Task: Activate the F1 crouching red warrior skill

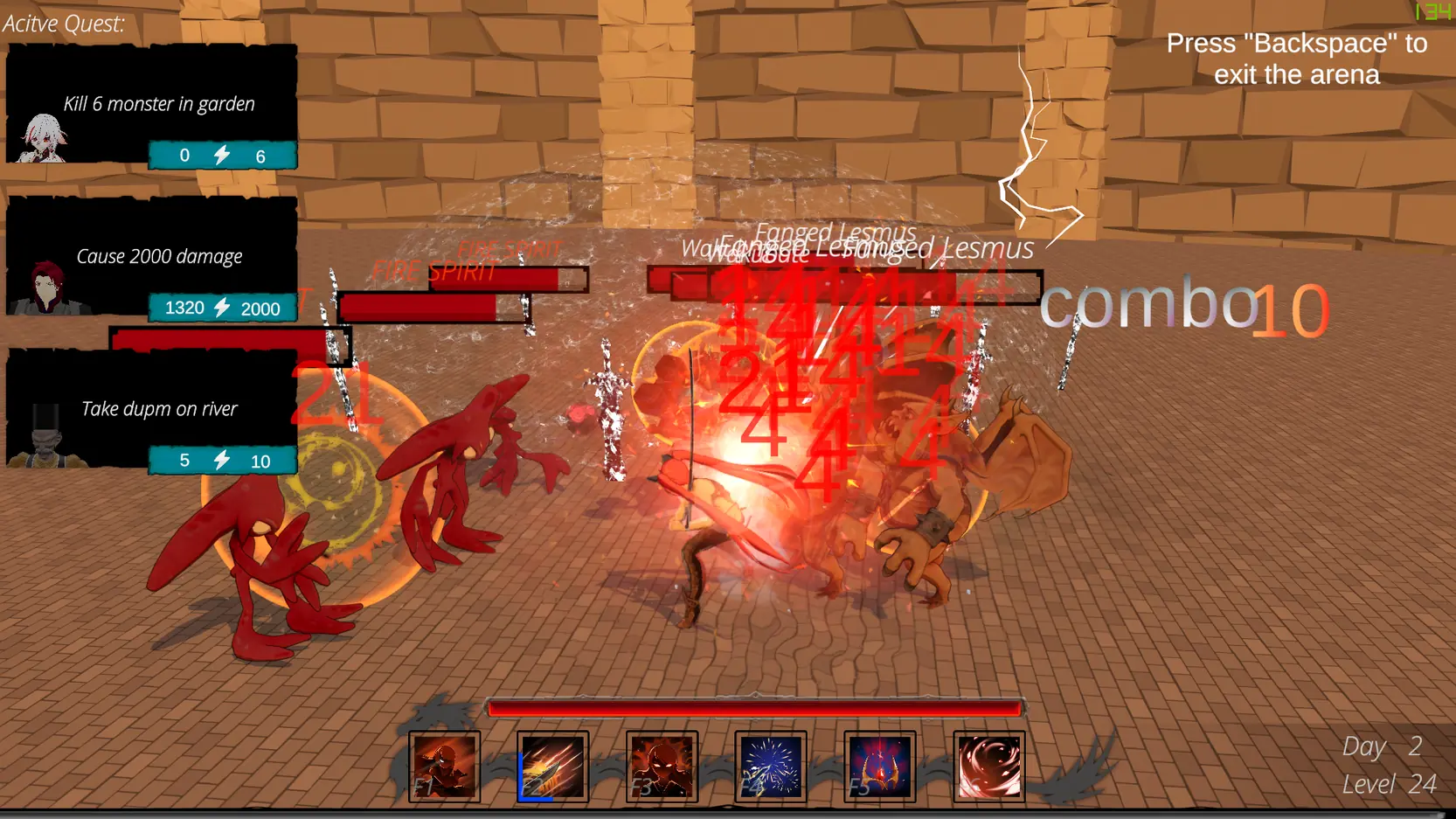Action: (445, 767)
